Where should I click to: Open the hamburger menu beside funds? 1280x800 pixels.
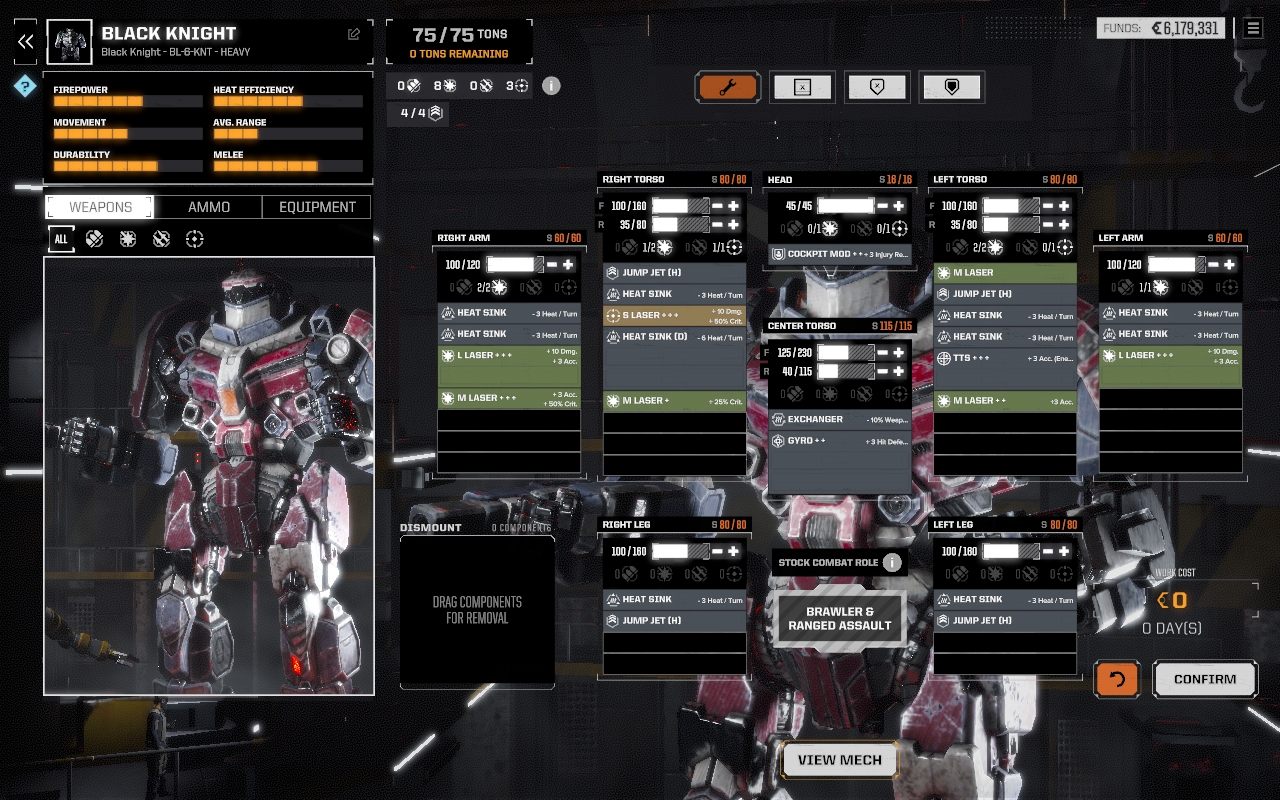coord(1253,28)
